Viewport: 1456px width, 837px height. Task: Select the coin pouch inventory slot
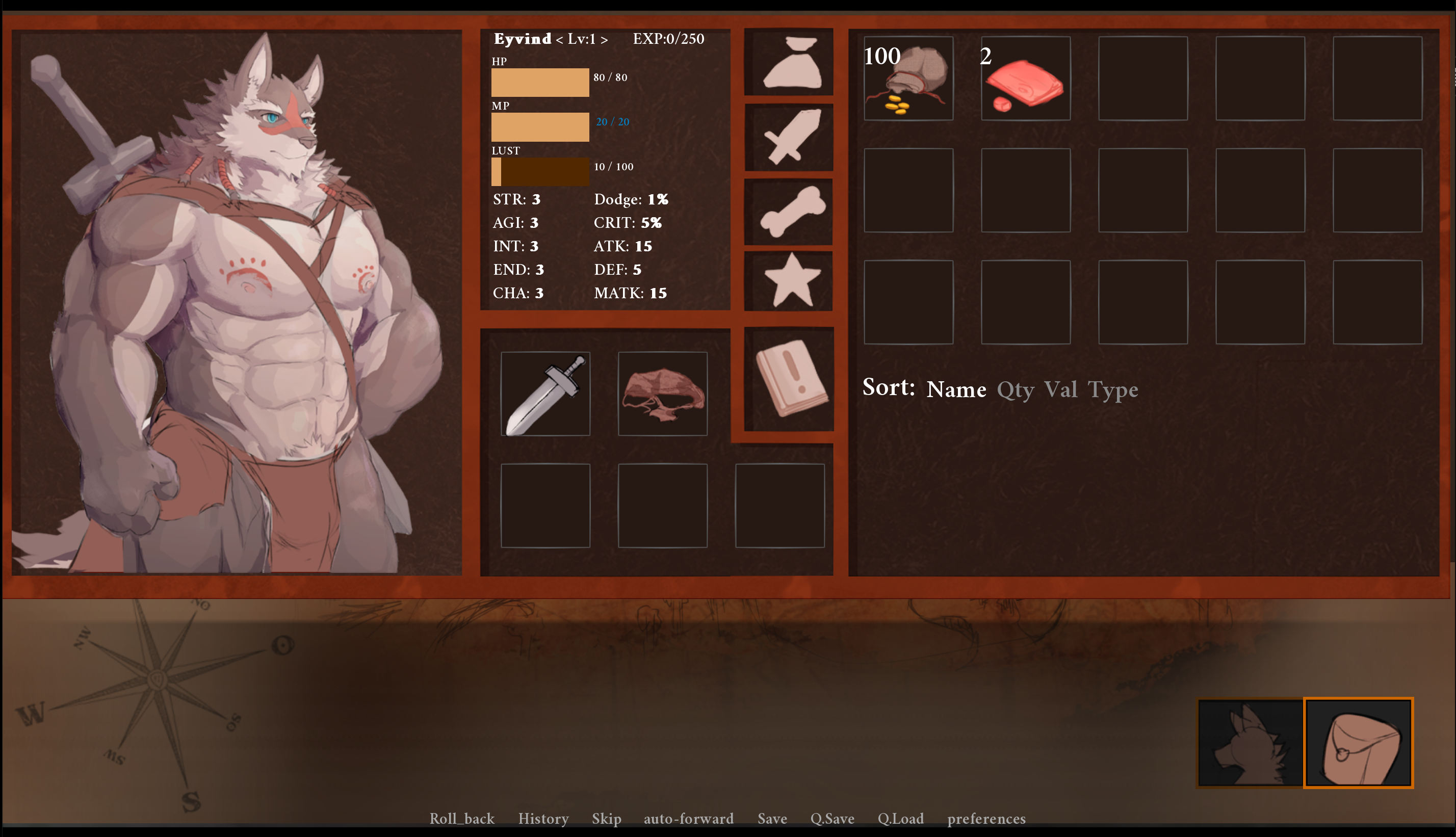(x=908, y=78)
